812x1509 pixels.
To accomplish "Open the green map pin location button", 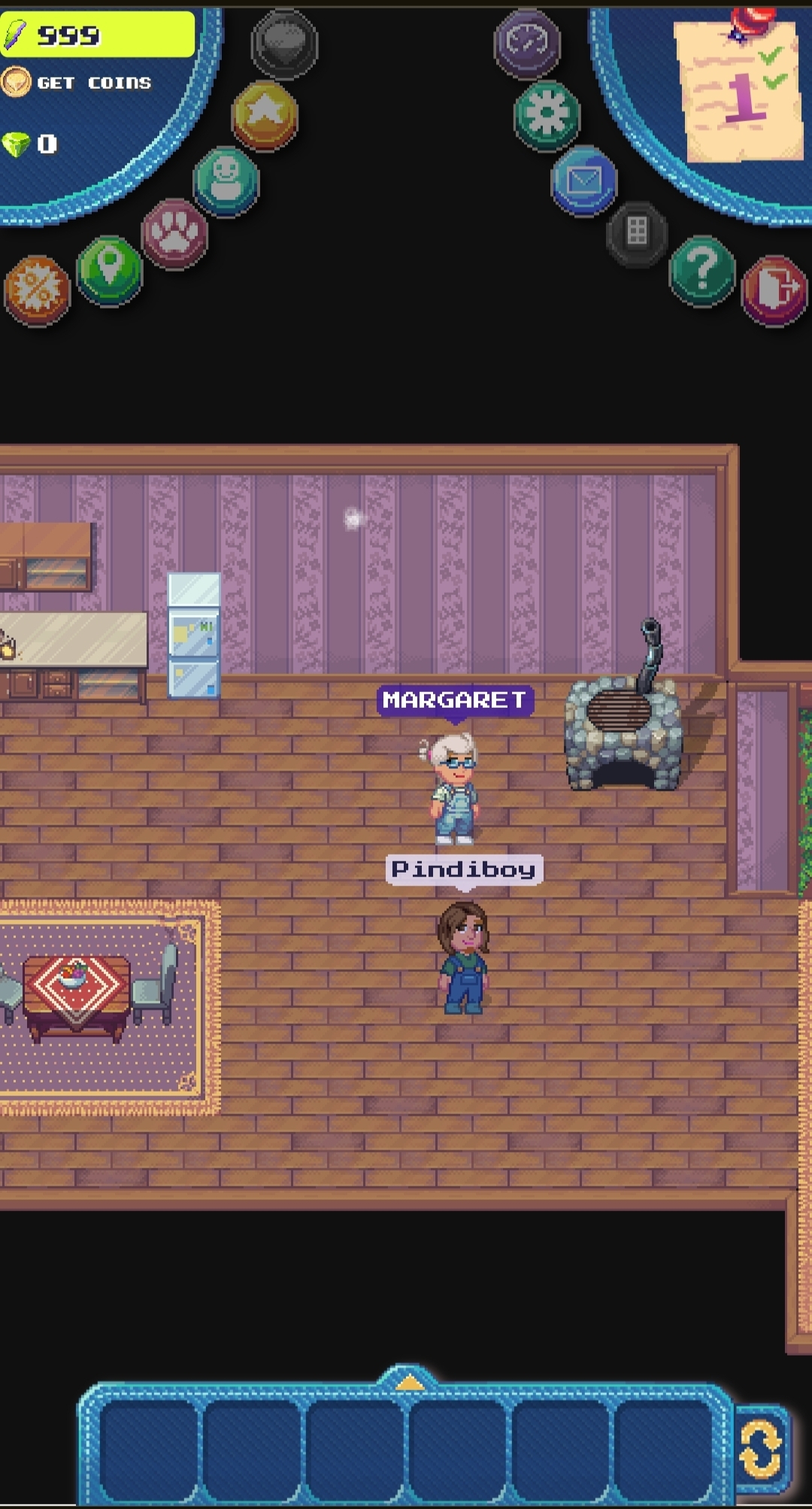I will (110, 269).
